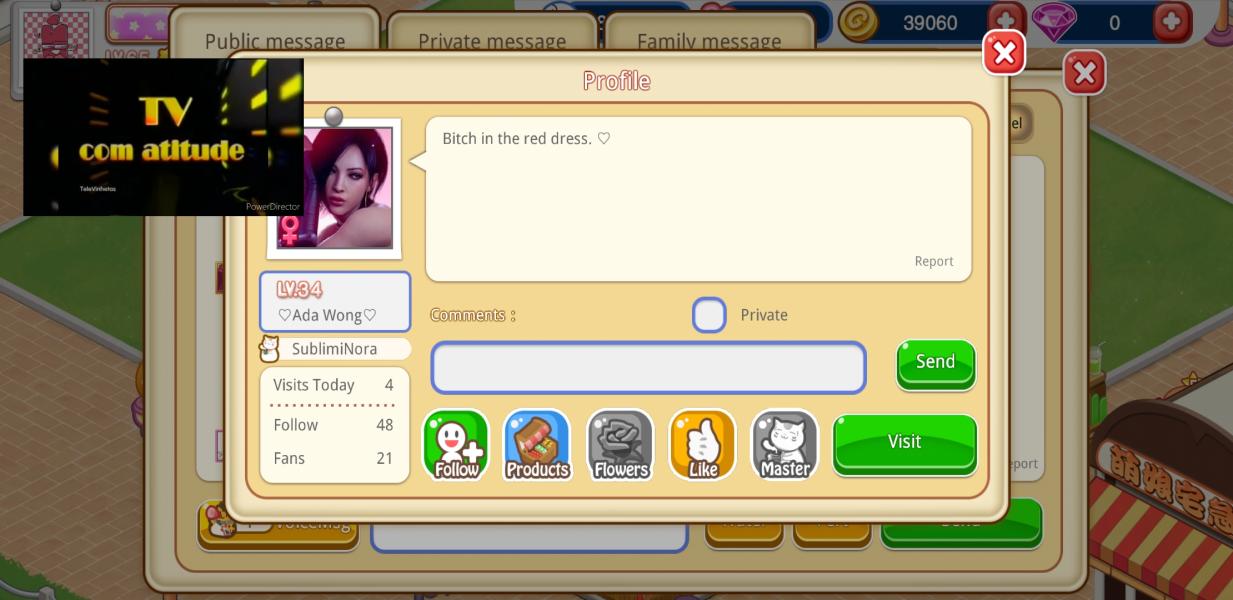Switch to the Private message tab
The height and width of the screenshot is (600, 1233).
[x=491, y=40]
